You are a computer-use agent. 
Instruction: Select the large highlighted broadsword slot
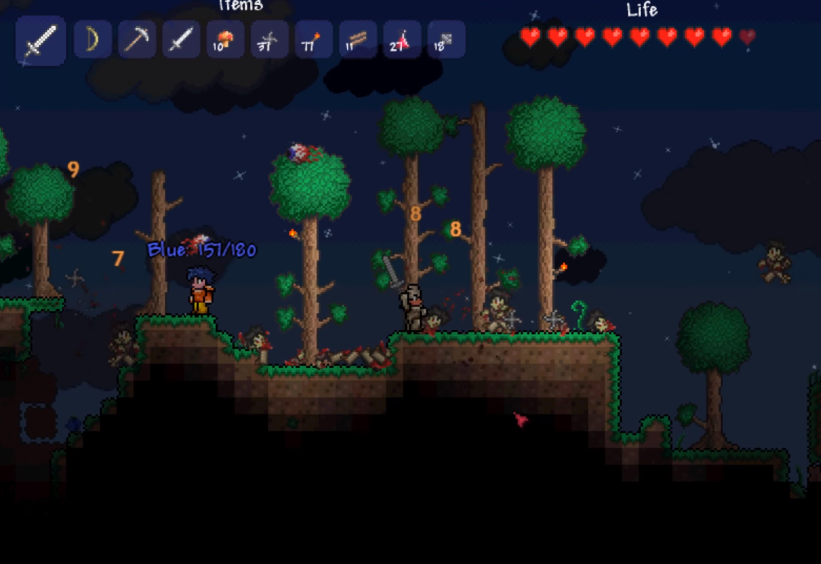41,41
